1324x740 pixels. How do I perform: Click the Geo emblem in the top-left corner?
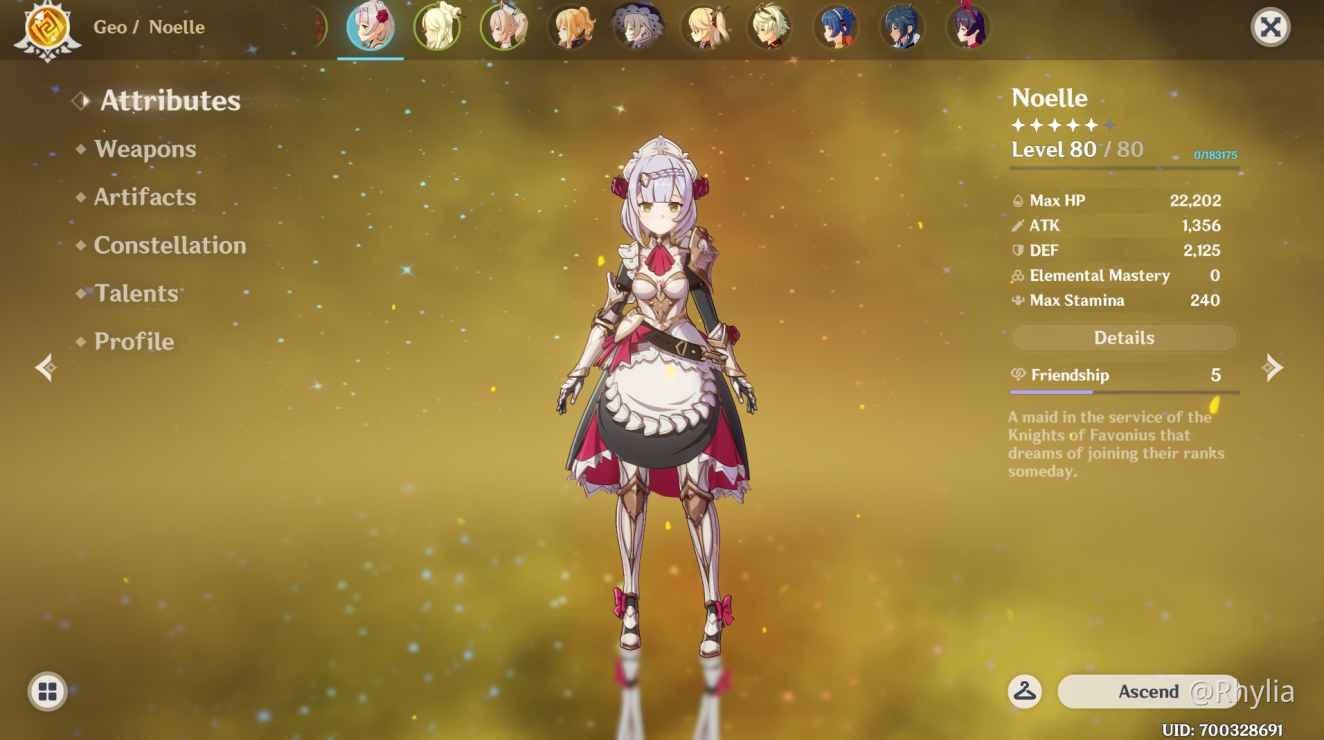47,29
